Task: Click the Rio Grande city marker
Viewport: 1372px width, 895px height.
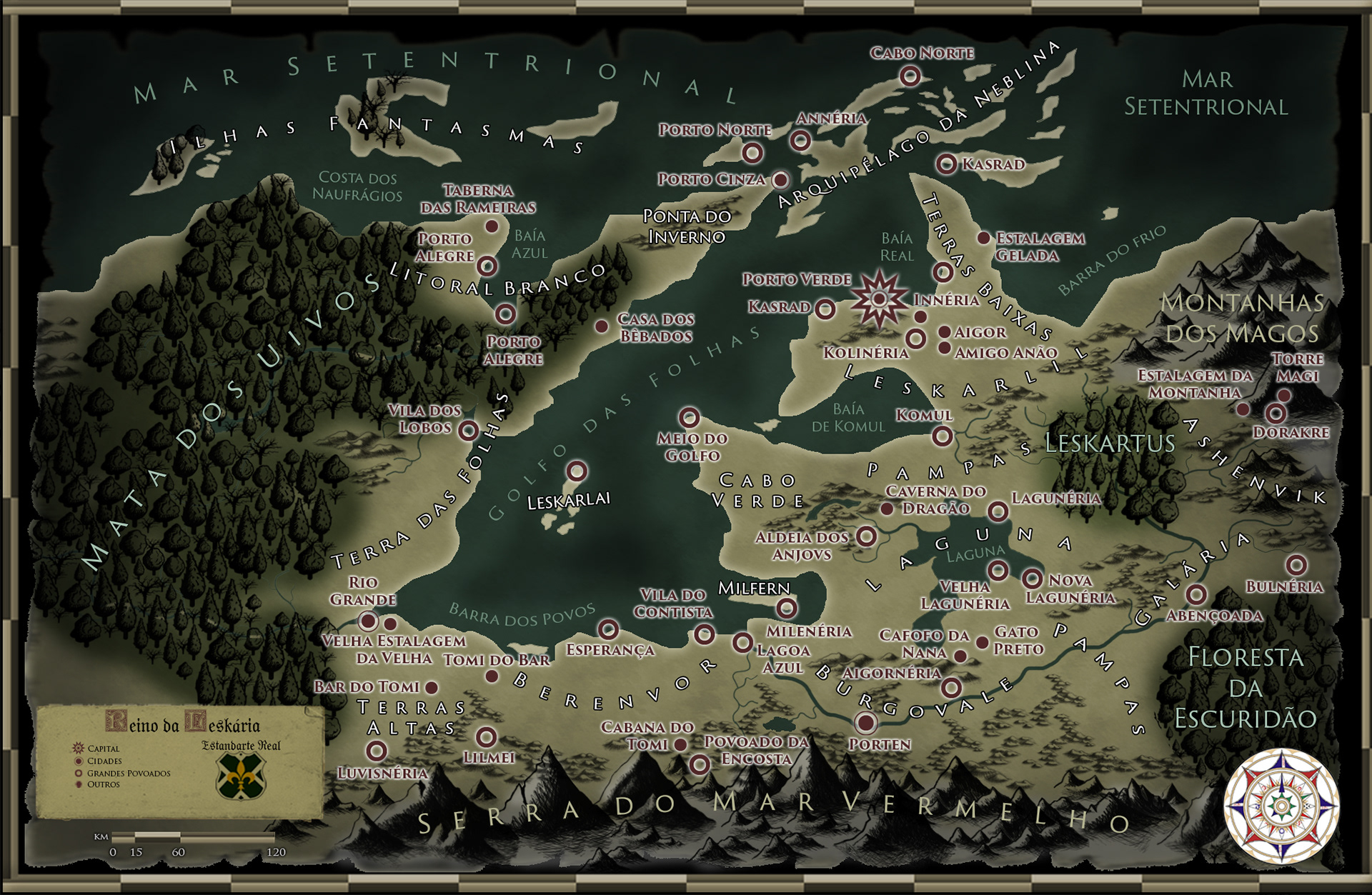Action: pyautogui.click(x=368, y=620)
